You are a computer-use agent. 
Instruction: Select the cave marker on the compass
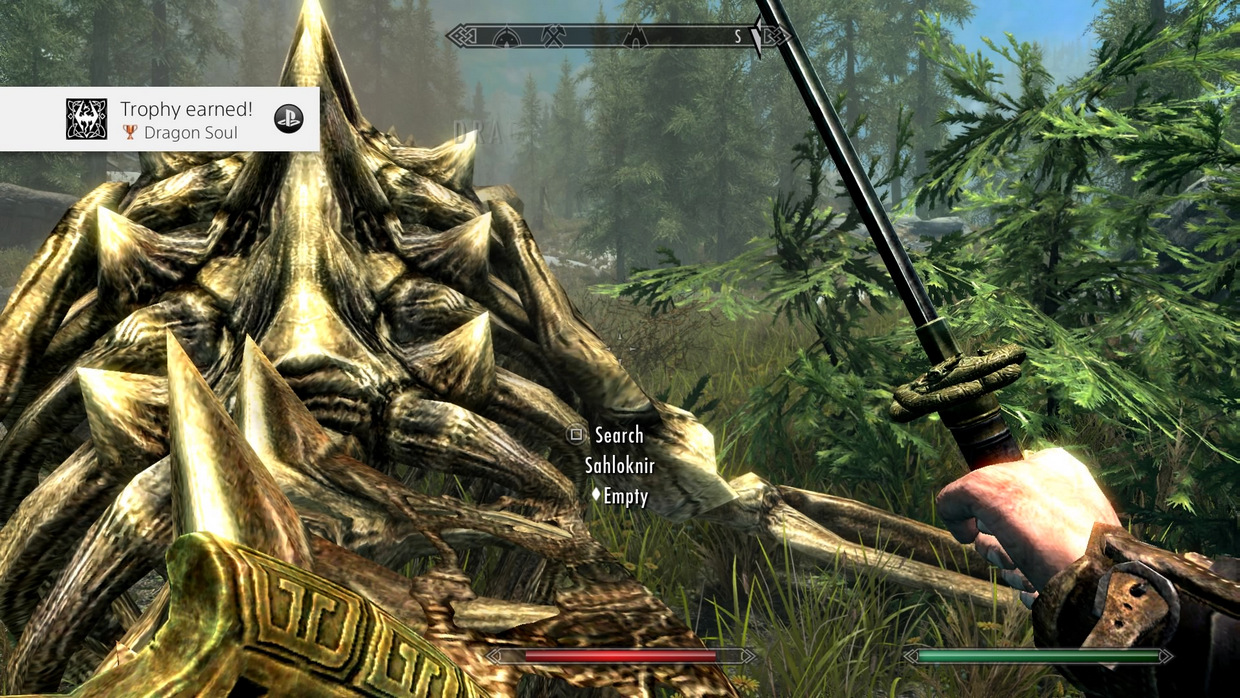(x=634, y=37)
